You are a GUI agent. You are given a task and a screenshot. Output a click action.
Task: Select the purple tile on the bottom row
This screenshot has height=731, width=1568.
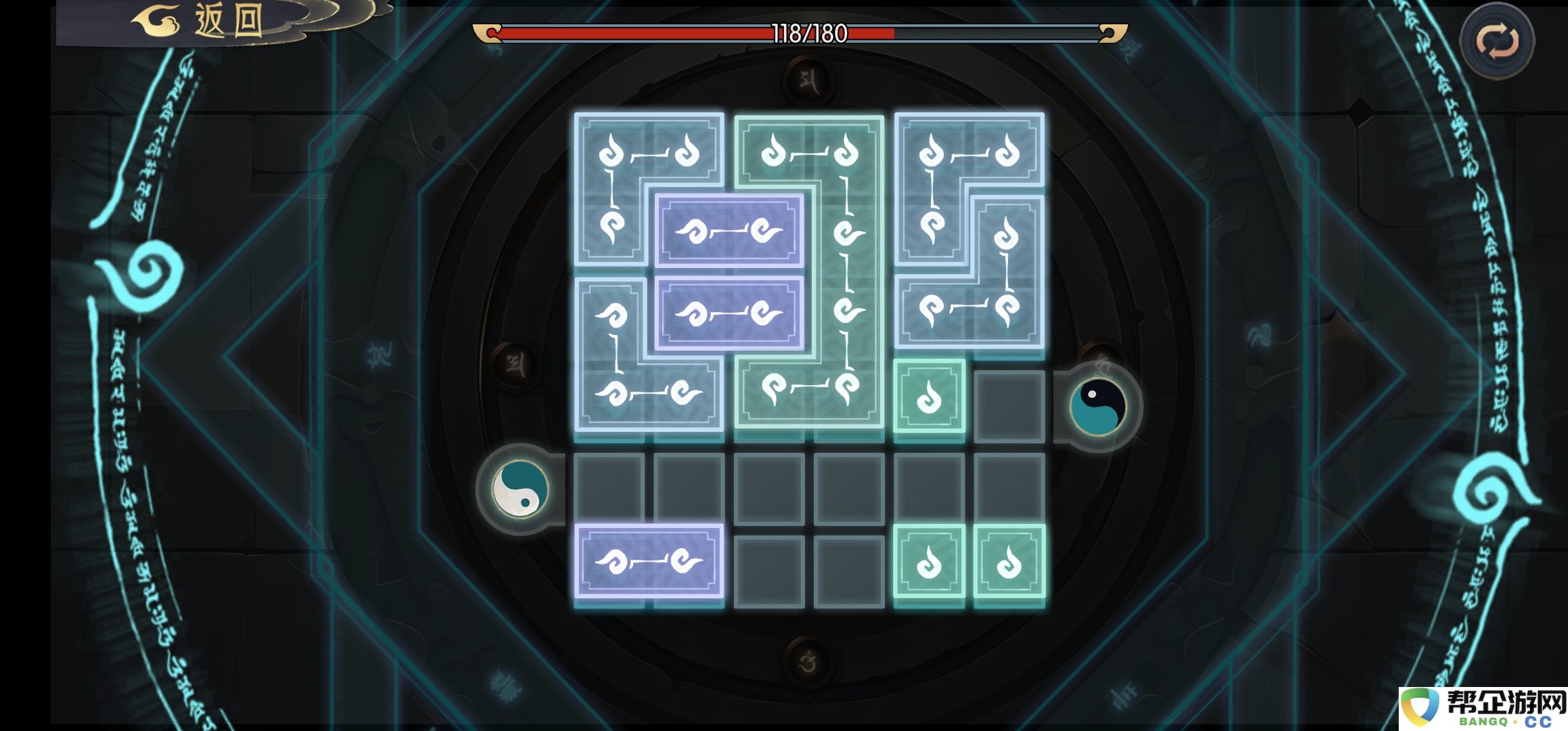[x=649, y=561]
